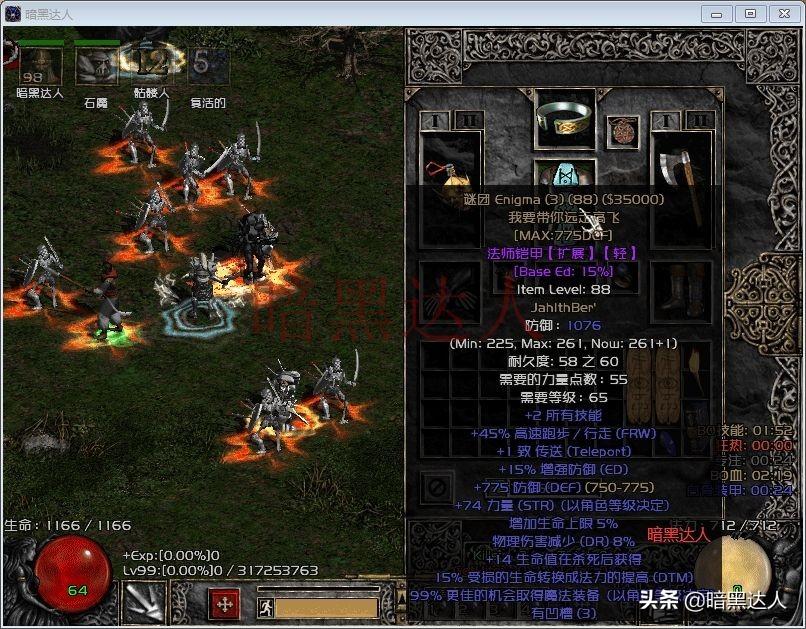Click the amulet equipment slot

point(625,130)
